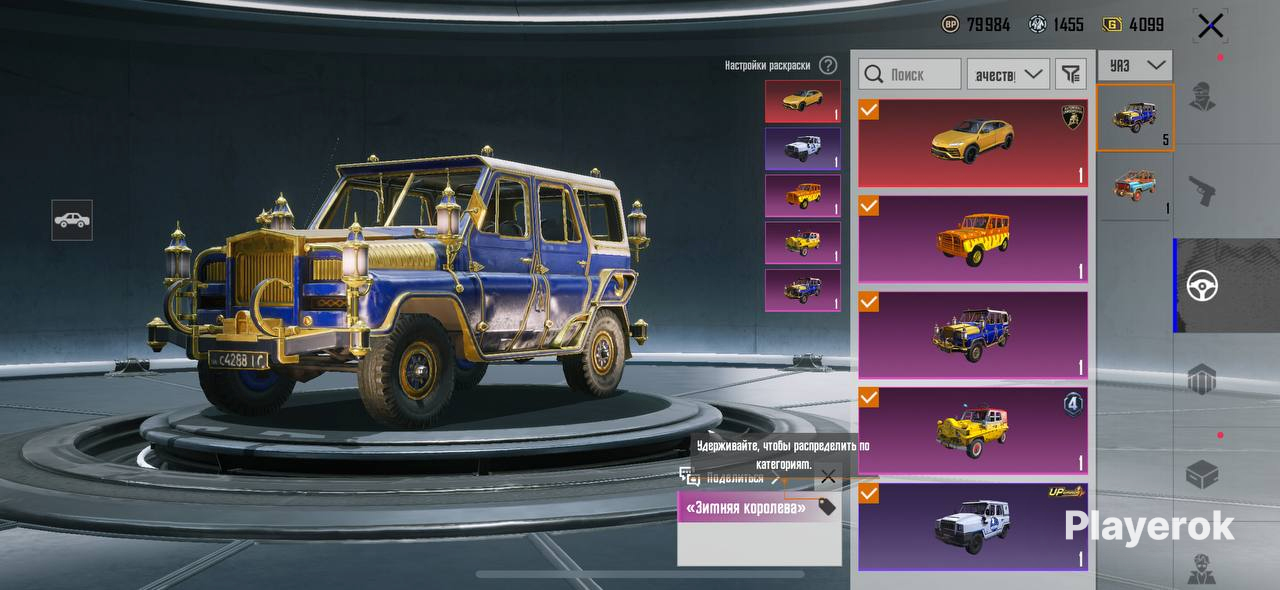Select the white UAZ card with UP badge
This screenshot has width=1280, height=590.
coord(972,527)
